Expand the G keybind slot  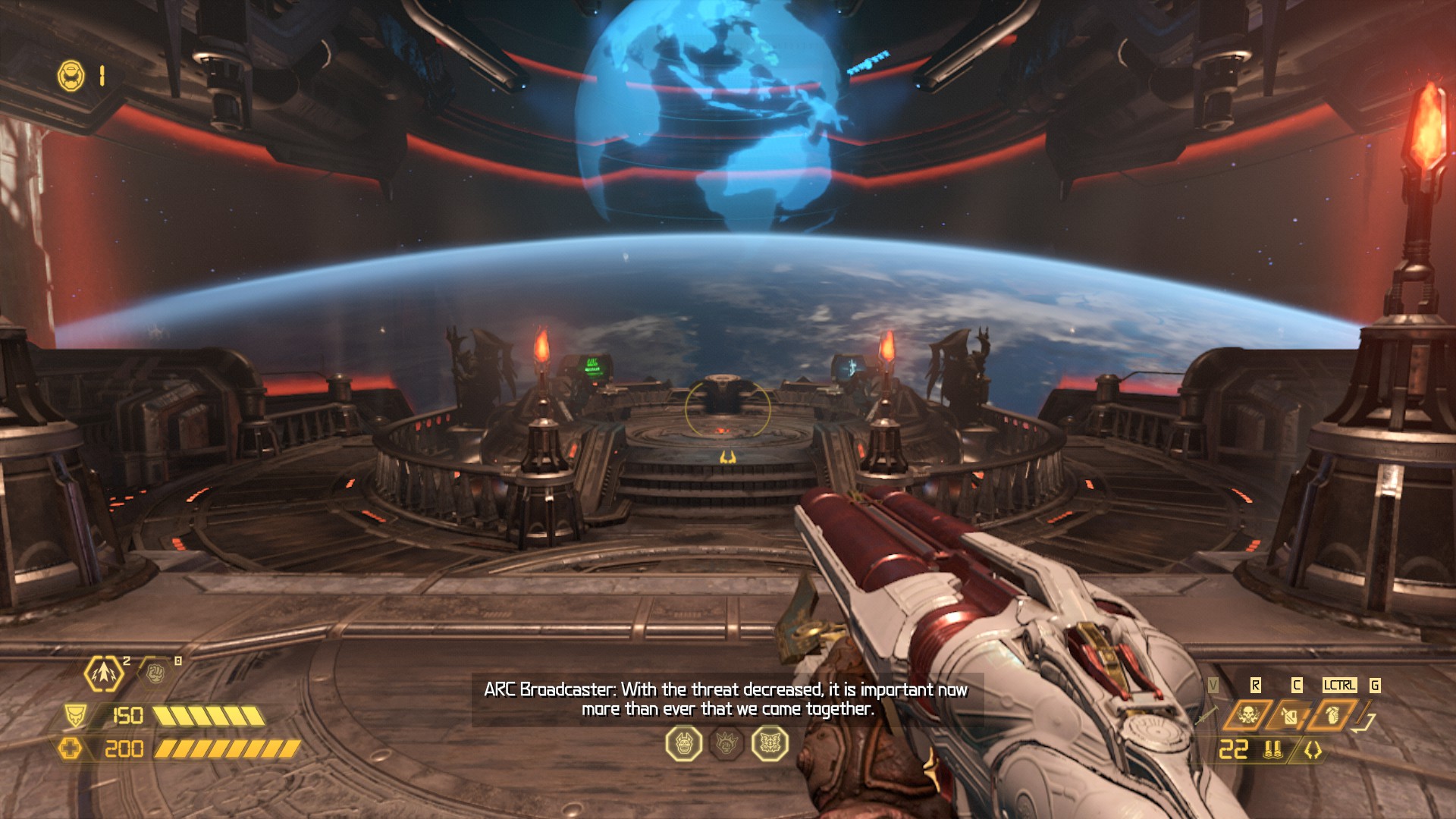1375,684
